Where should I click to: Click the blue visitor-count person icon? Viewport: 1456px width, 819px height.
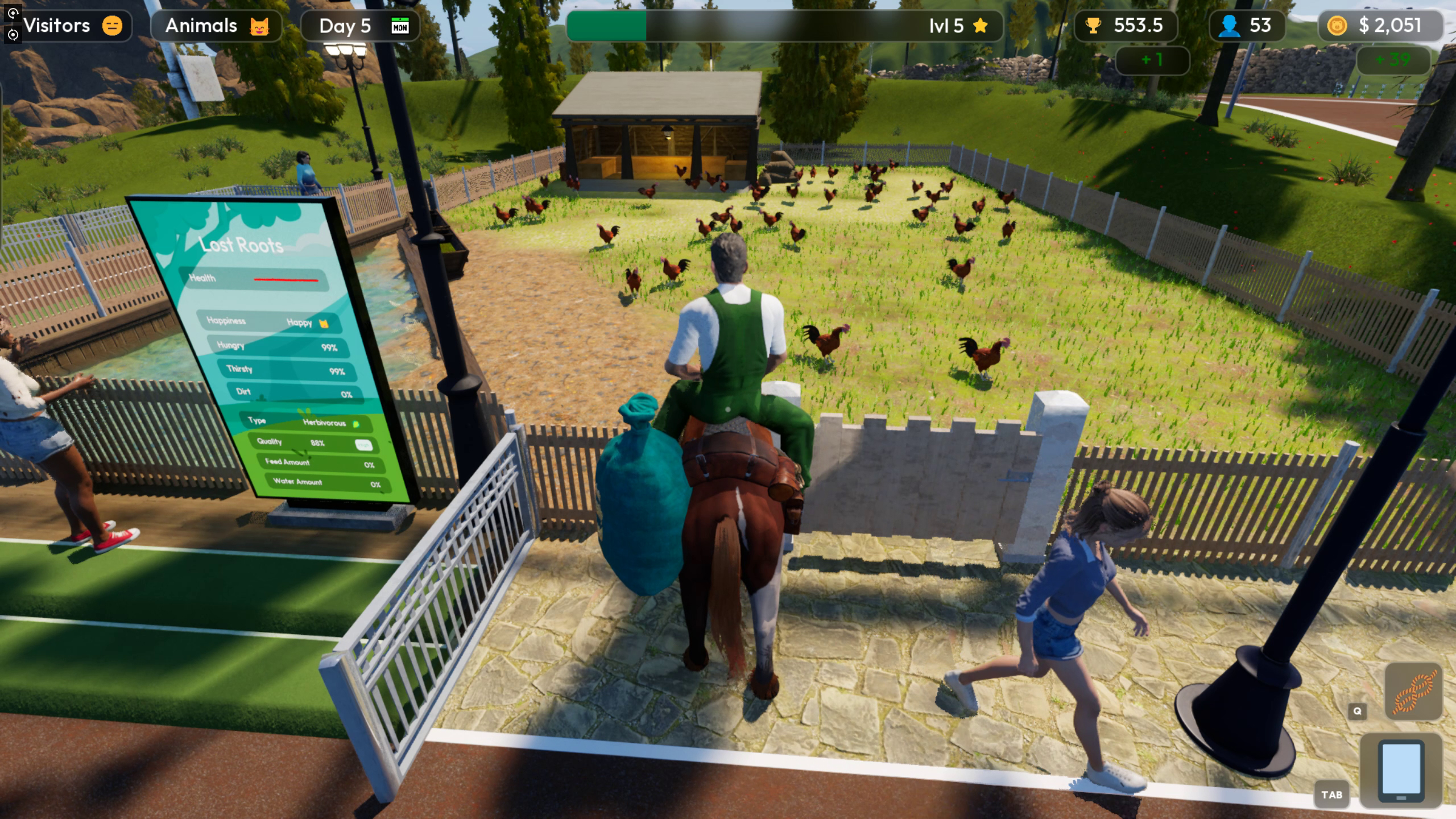tap(1230, 25)
